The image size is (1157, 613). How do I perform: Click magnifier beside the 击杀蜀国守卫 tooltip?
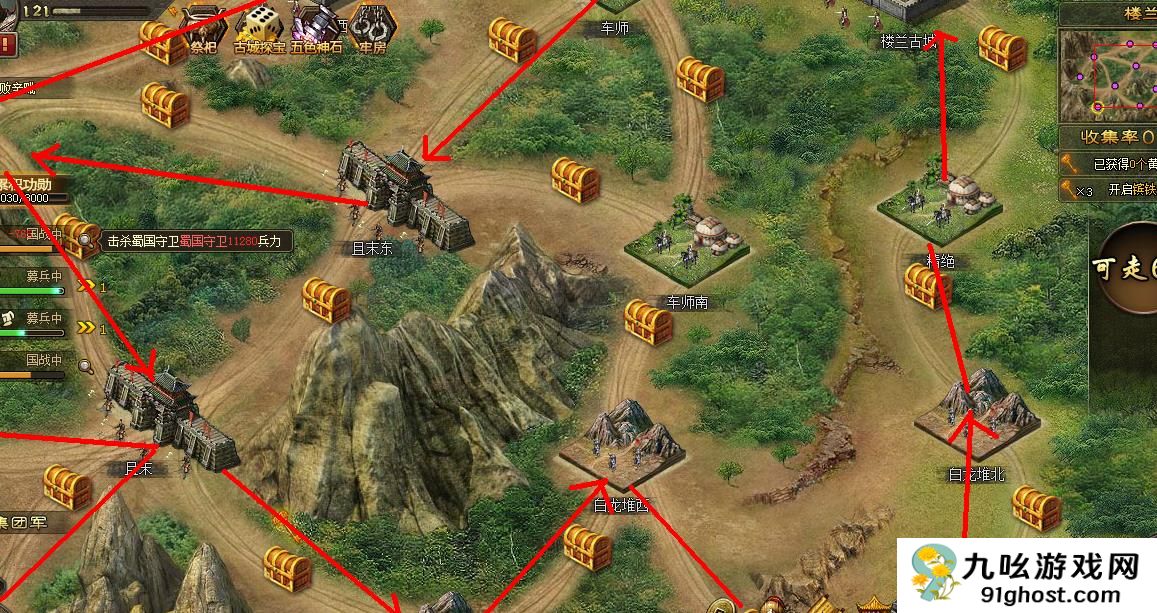pyautogui.click(x=86, y=240)
